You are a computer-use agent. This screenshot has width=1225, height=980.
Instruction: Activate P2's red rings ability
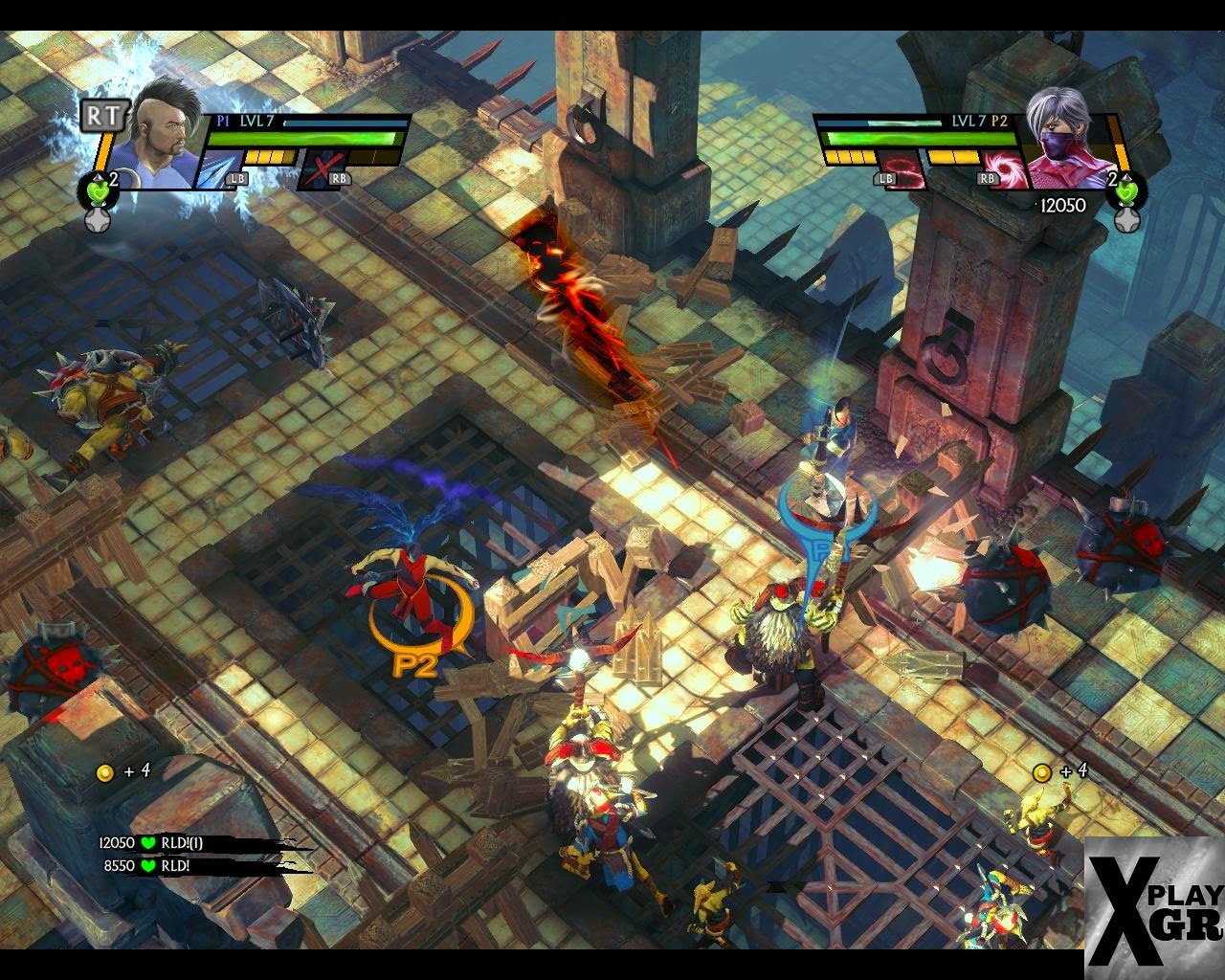pyautogui.click(x=904, y=170)
